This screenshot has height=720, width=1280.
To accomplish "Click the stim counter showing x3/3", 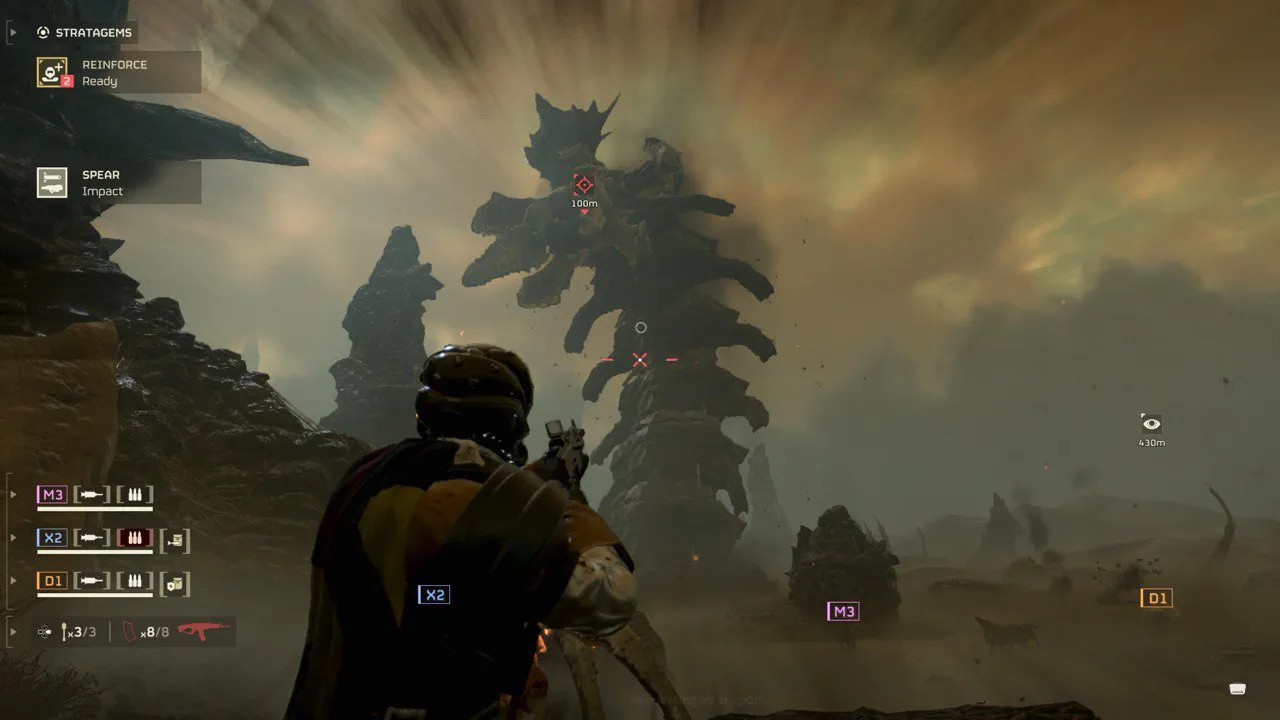I will (x=77, y=630).
